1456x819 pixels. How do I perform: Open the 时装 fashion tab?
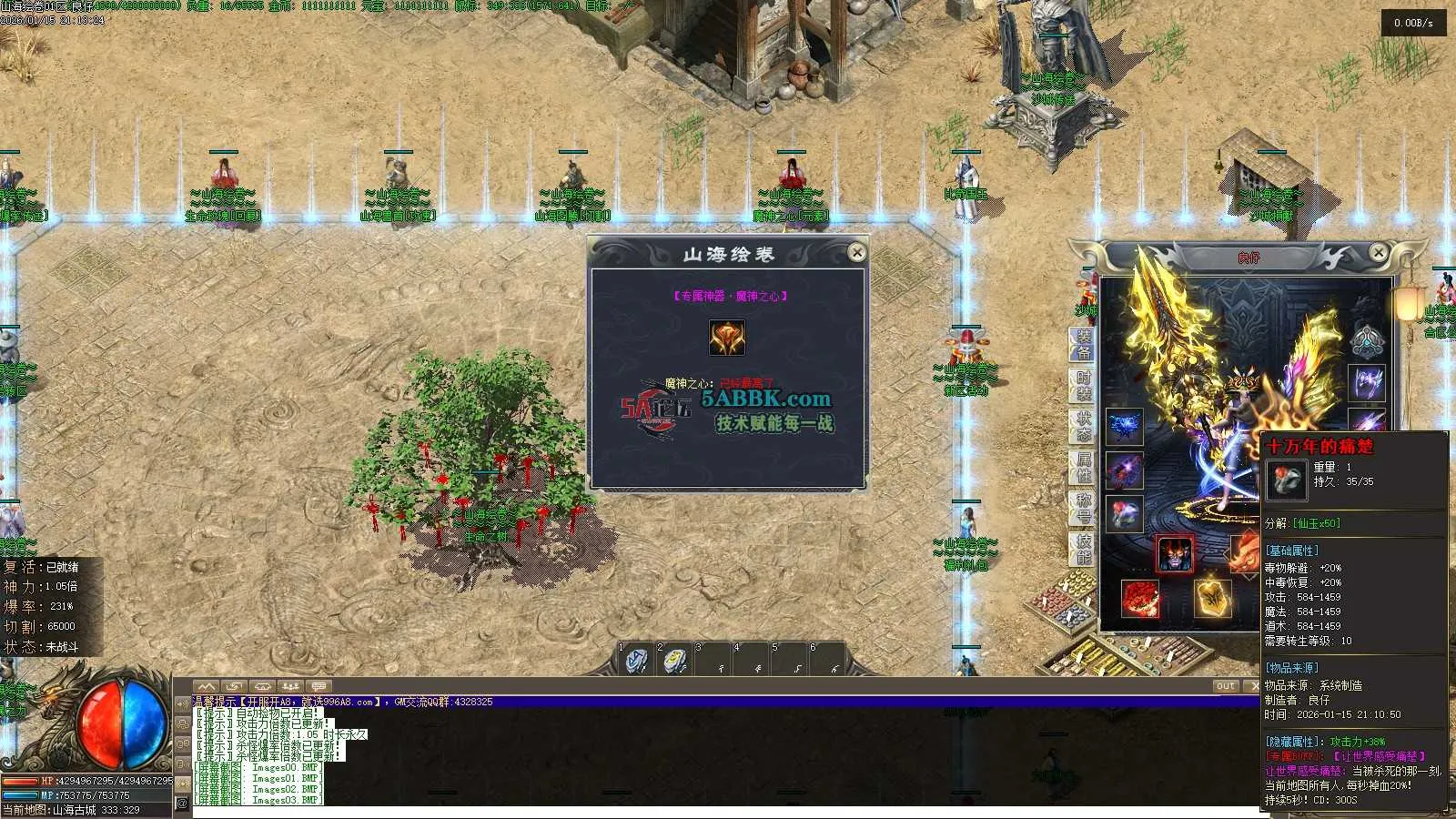click(1083, 385)
